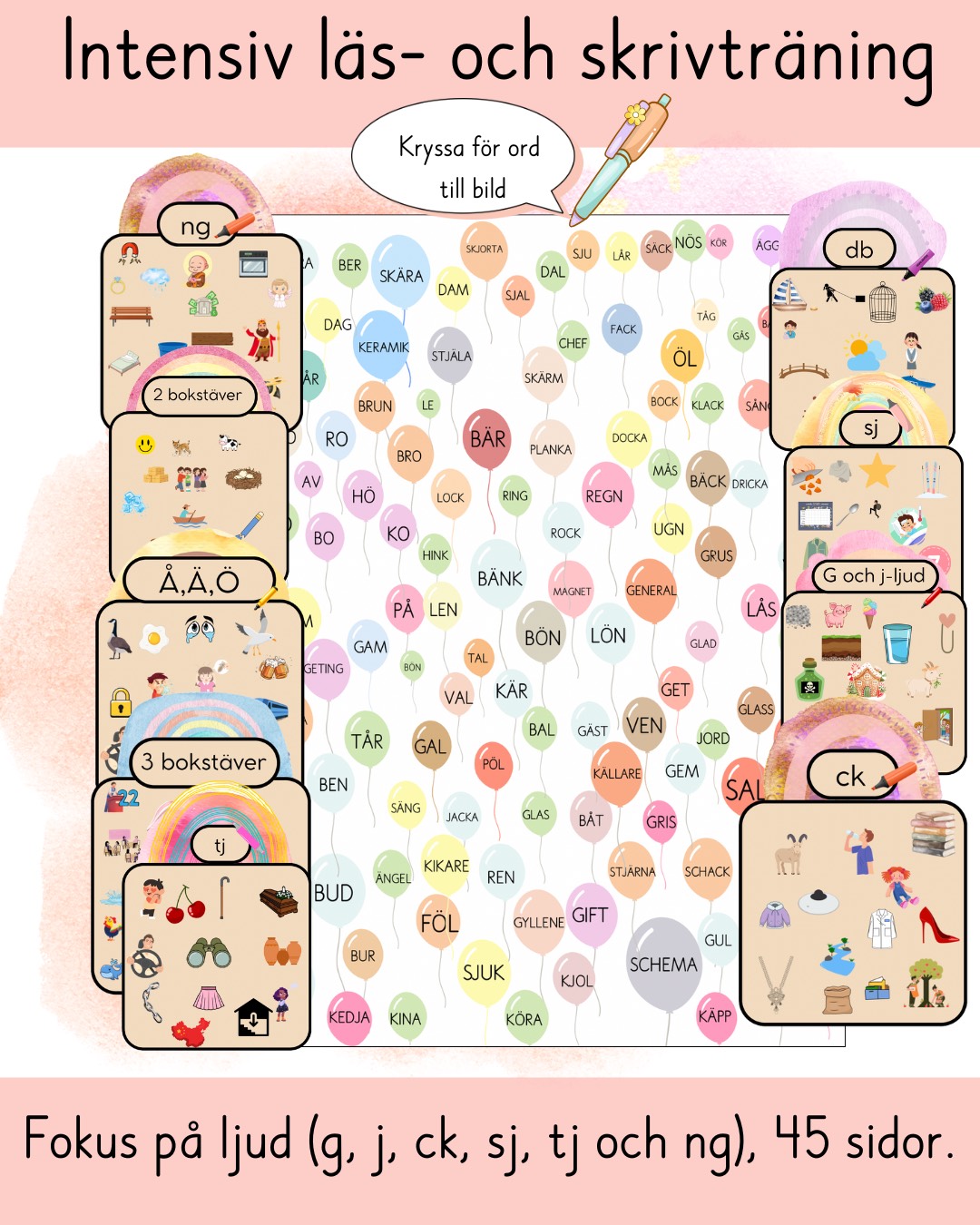The height and width of the screenshot is (1225, 980).
Task: Choose the KERAMIK word balloon
Action: click(383, 347)
